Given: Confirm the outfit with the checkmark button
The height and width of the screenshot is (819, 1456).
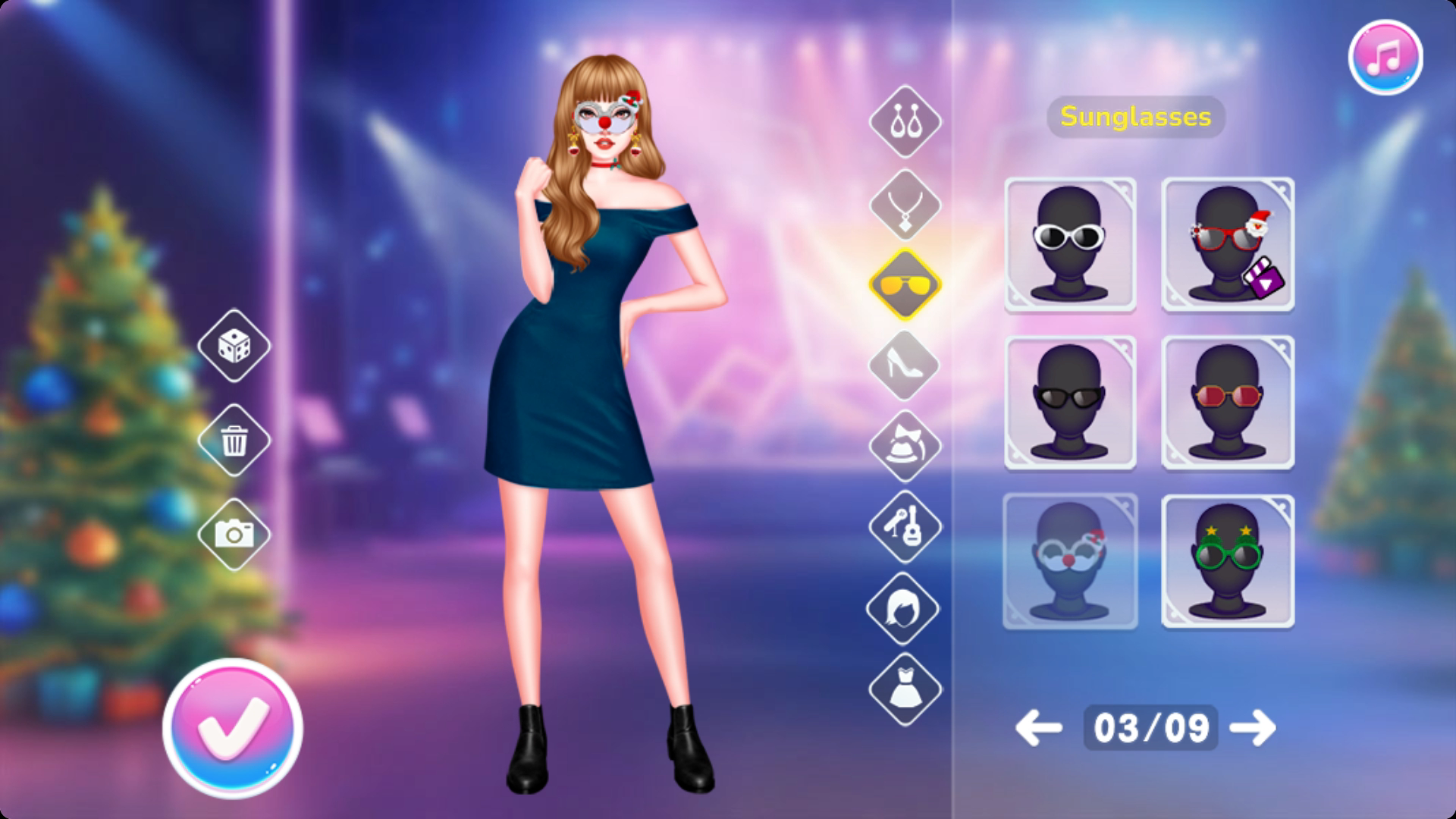Looking at the screenshot, I should pos(233,727).
